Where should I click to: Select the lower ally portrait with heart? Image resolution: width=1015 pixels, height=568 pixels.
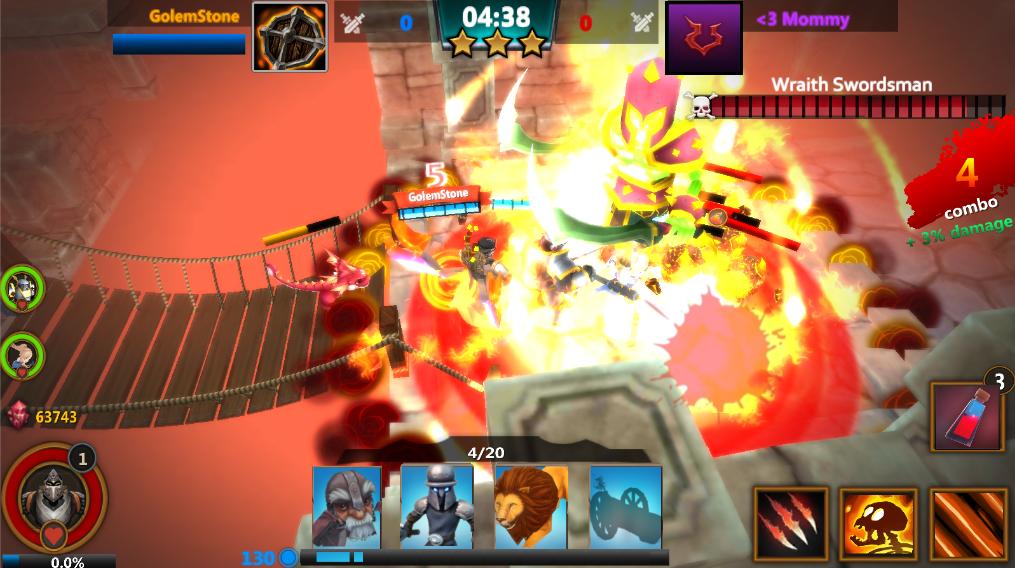point(22,354)
